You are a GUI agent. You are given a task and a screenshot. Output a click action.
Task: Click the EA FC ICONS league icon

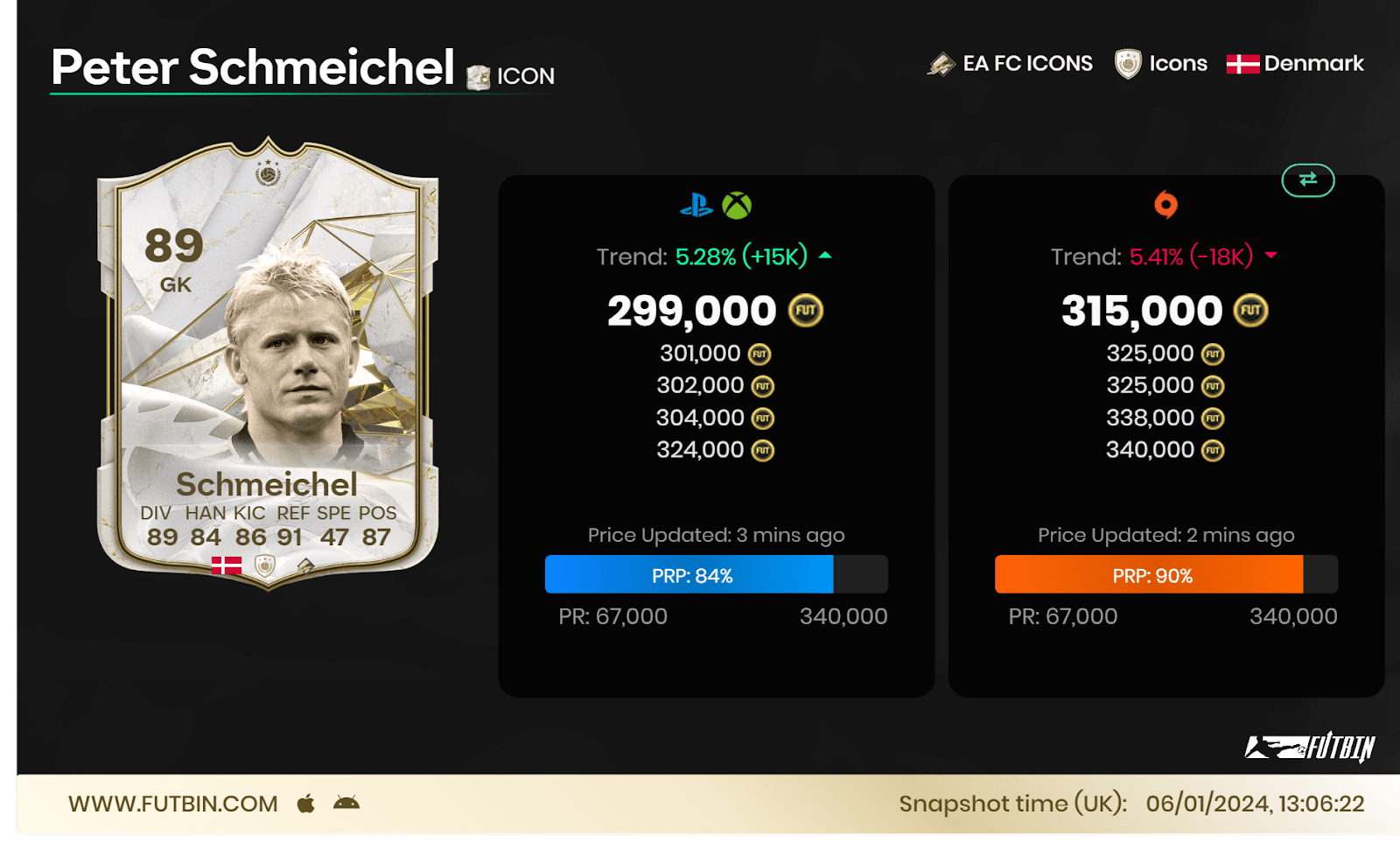943,62
